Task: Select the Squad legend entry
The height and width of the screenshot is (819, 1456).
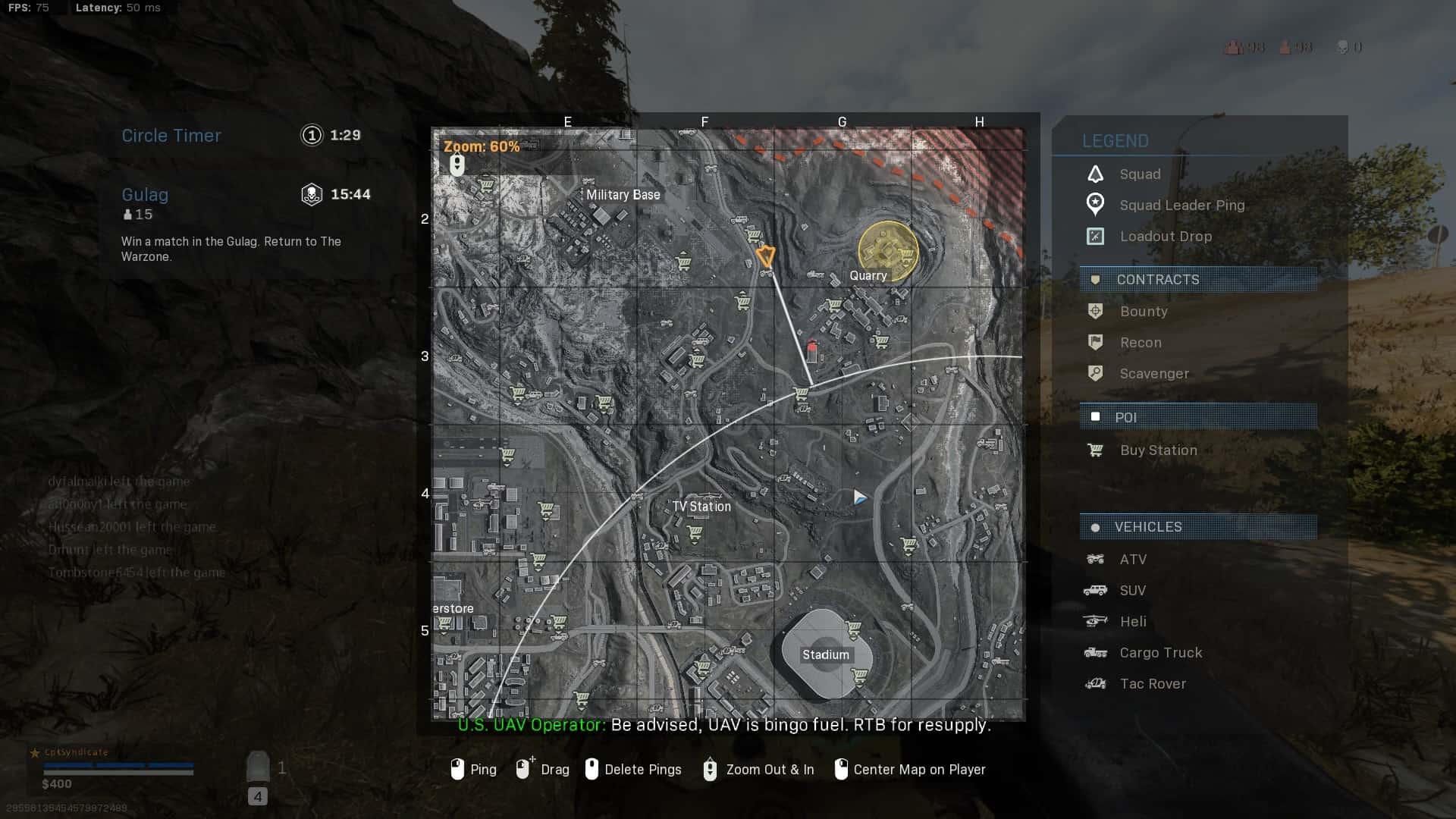Action: pyautogui.click(x=1139, y=174)
